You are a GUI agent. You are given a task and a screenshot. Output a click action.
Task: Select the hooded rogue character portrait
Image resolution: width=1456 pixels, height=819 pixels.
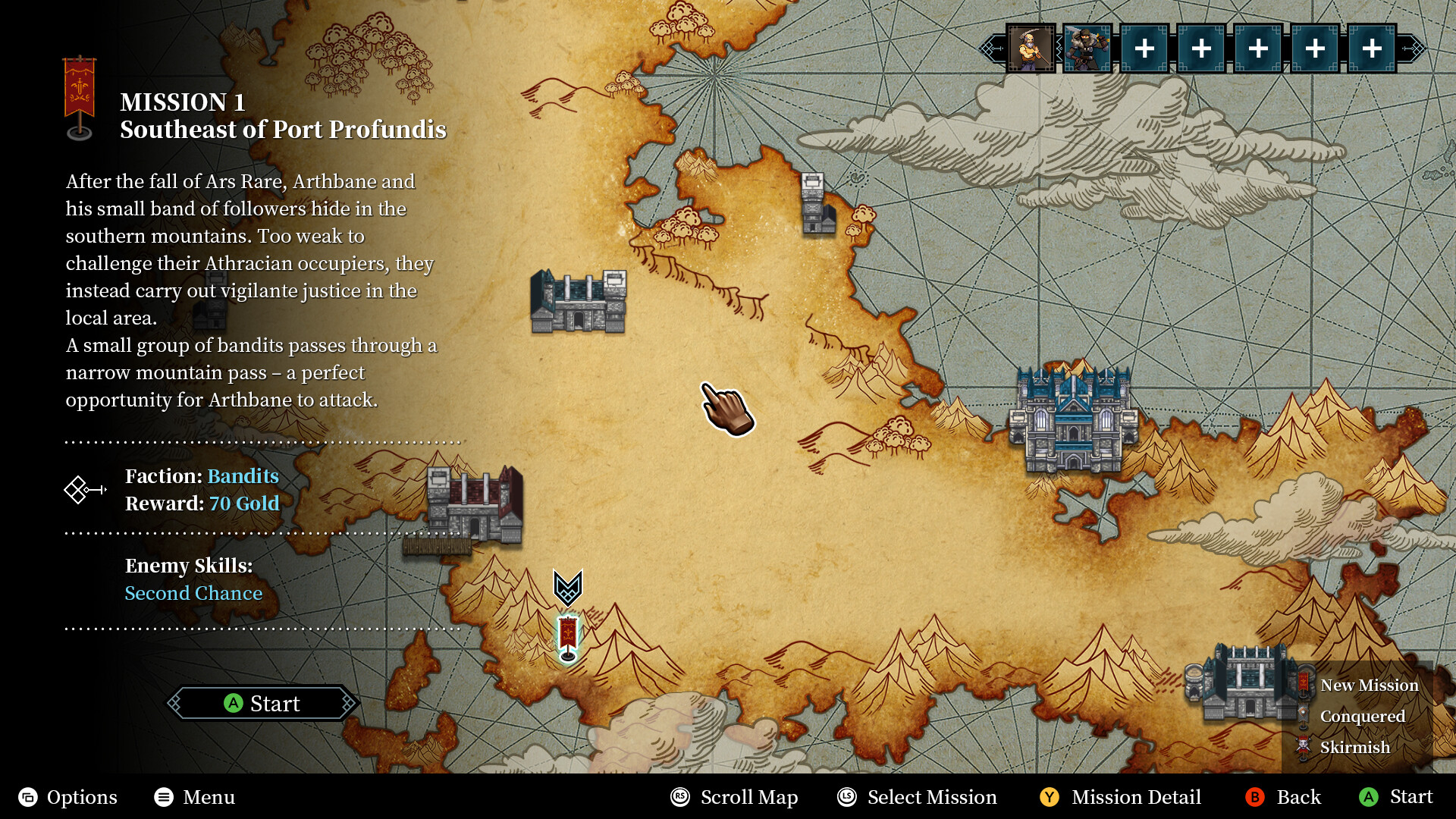click(1087, 48)
